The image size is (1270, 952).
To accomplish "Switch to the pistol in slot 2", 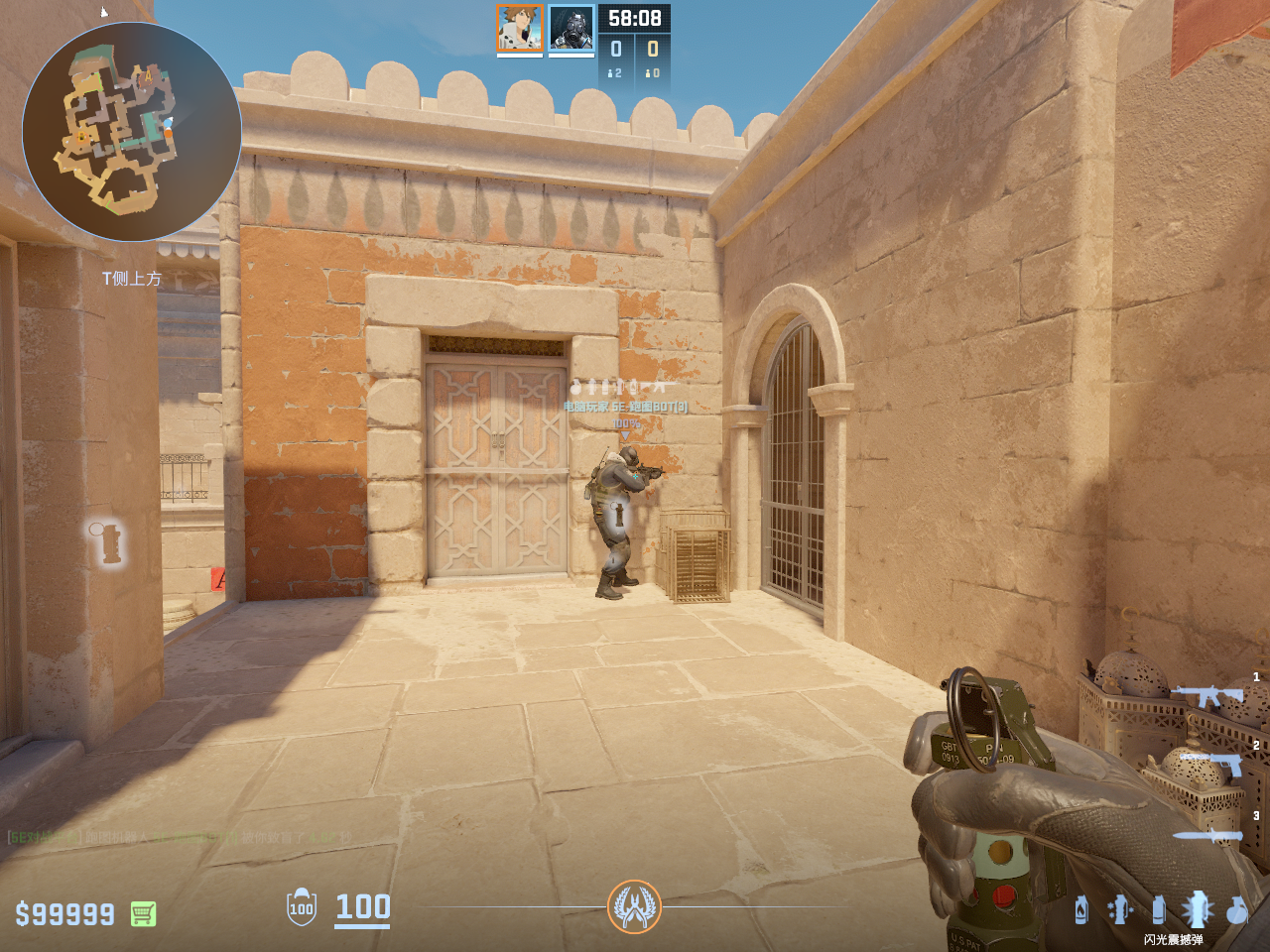I will pos(1212,765).
